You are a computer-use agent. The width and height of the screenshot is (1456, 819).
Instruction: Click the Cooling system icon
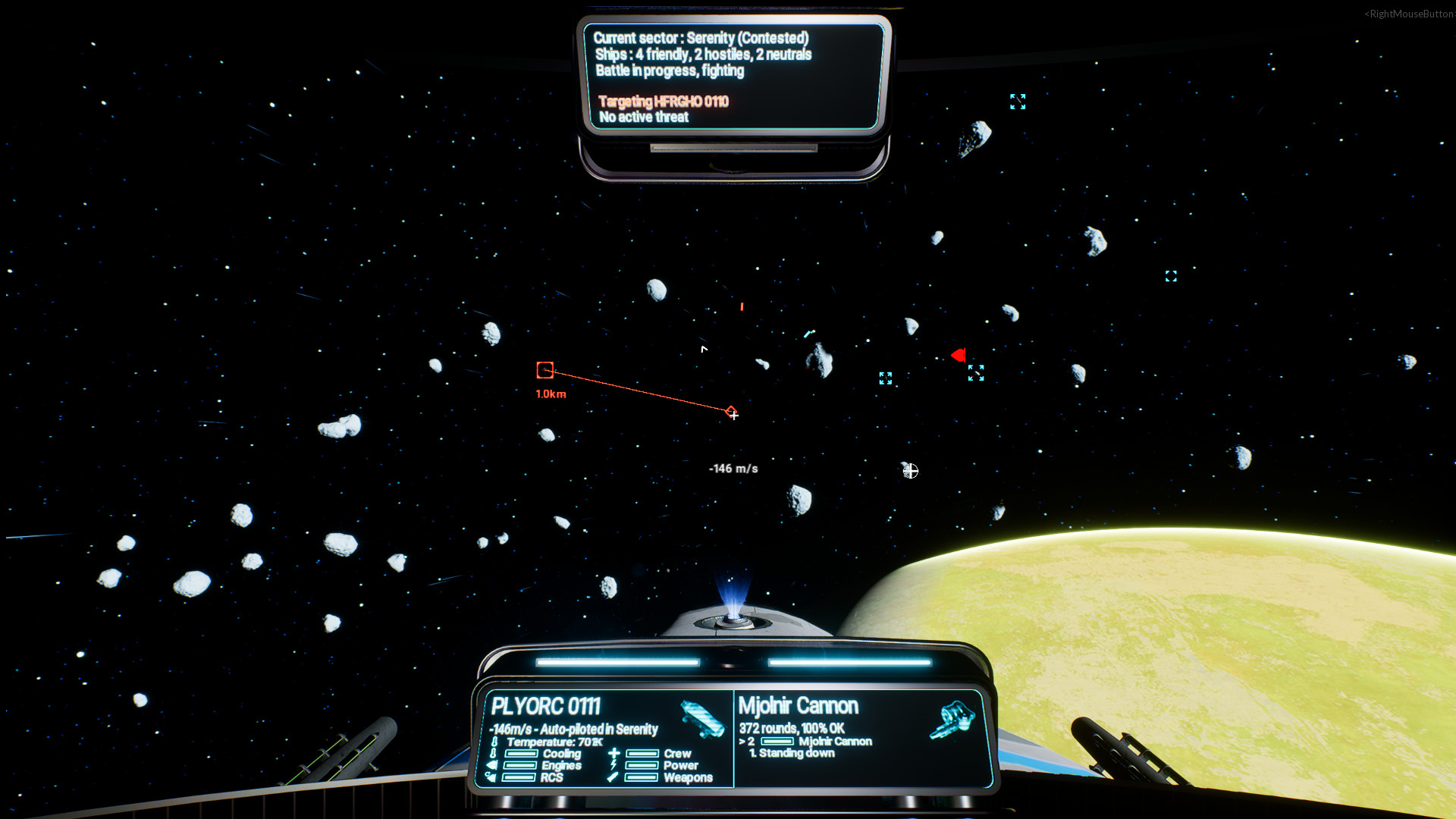coord(493,753)
